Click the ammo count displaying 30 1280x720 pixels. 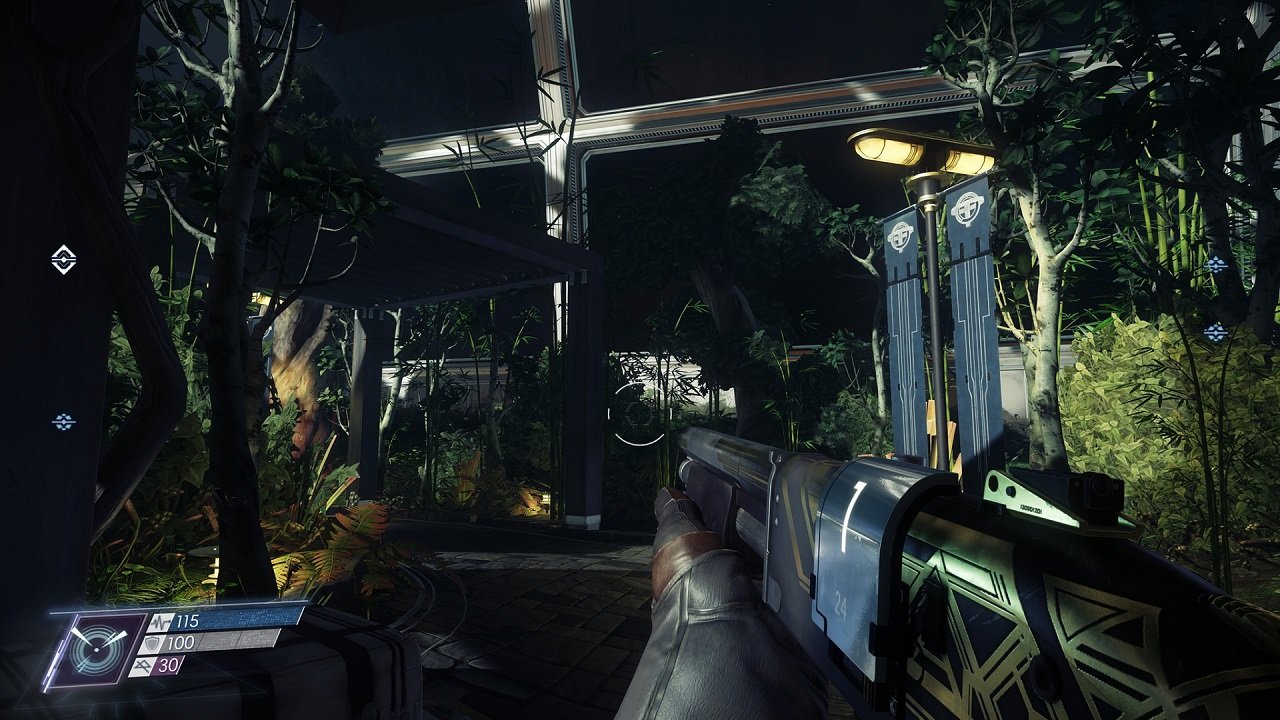(167, 665)
